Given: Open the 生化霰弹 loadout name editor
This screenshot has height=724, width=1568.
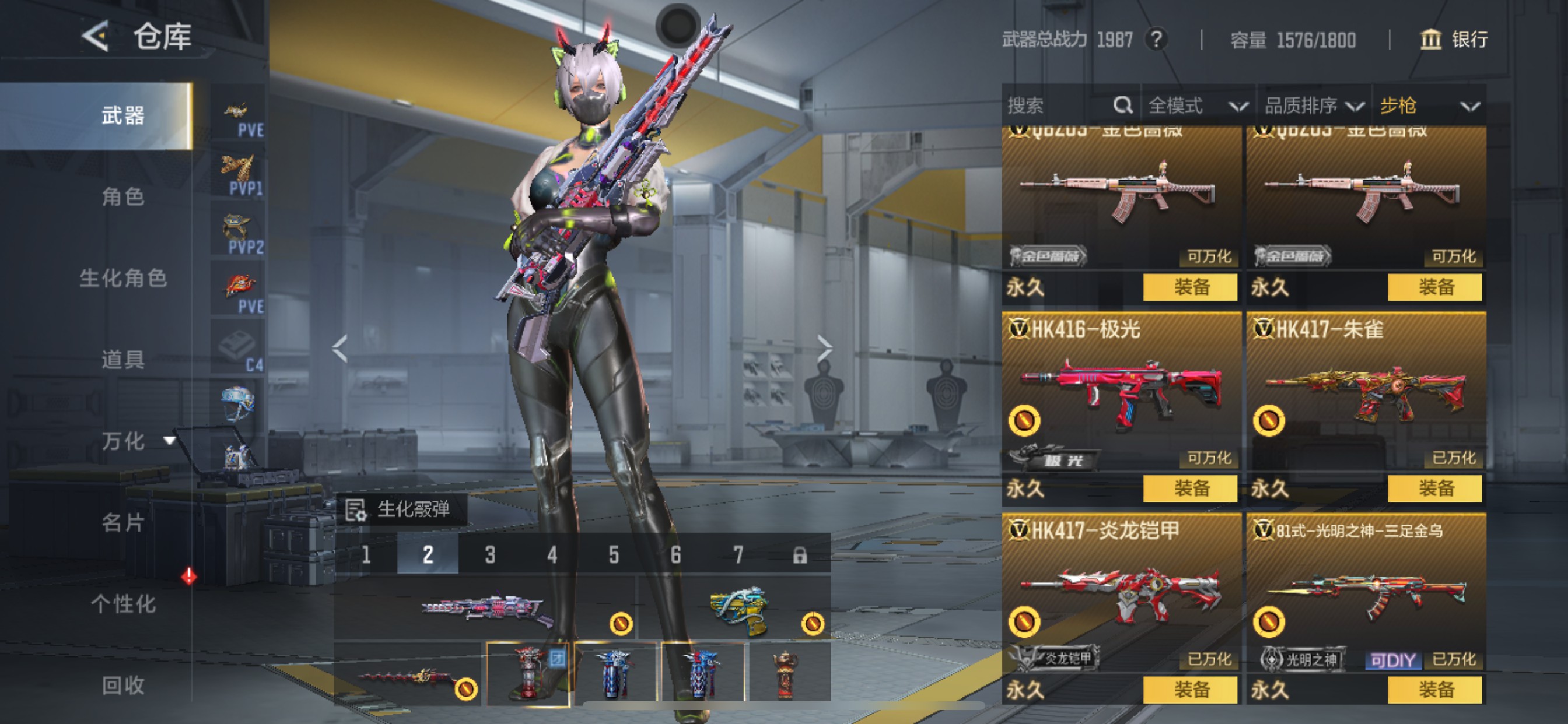Looking at the screenshot, I should tap(402, 509).
